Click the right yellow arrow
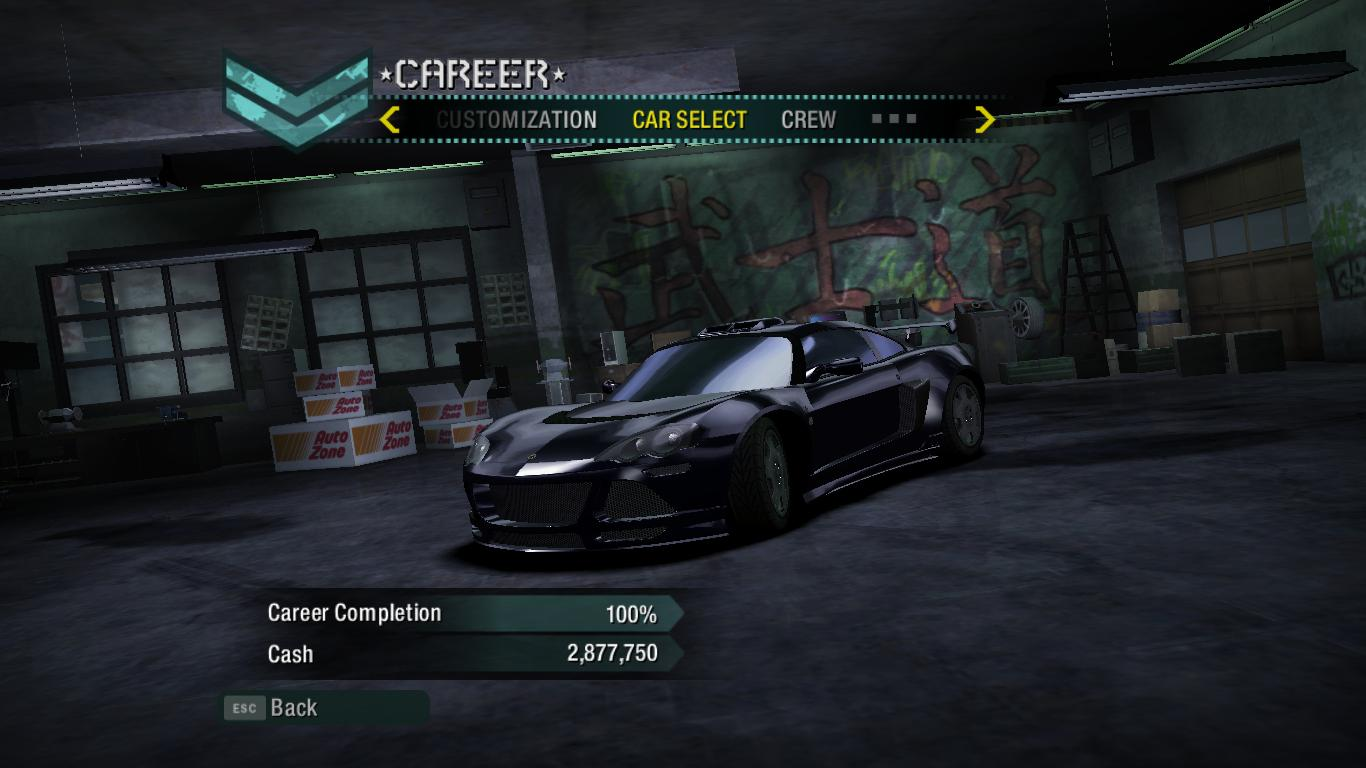 click(x=985, y=120)
